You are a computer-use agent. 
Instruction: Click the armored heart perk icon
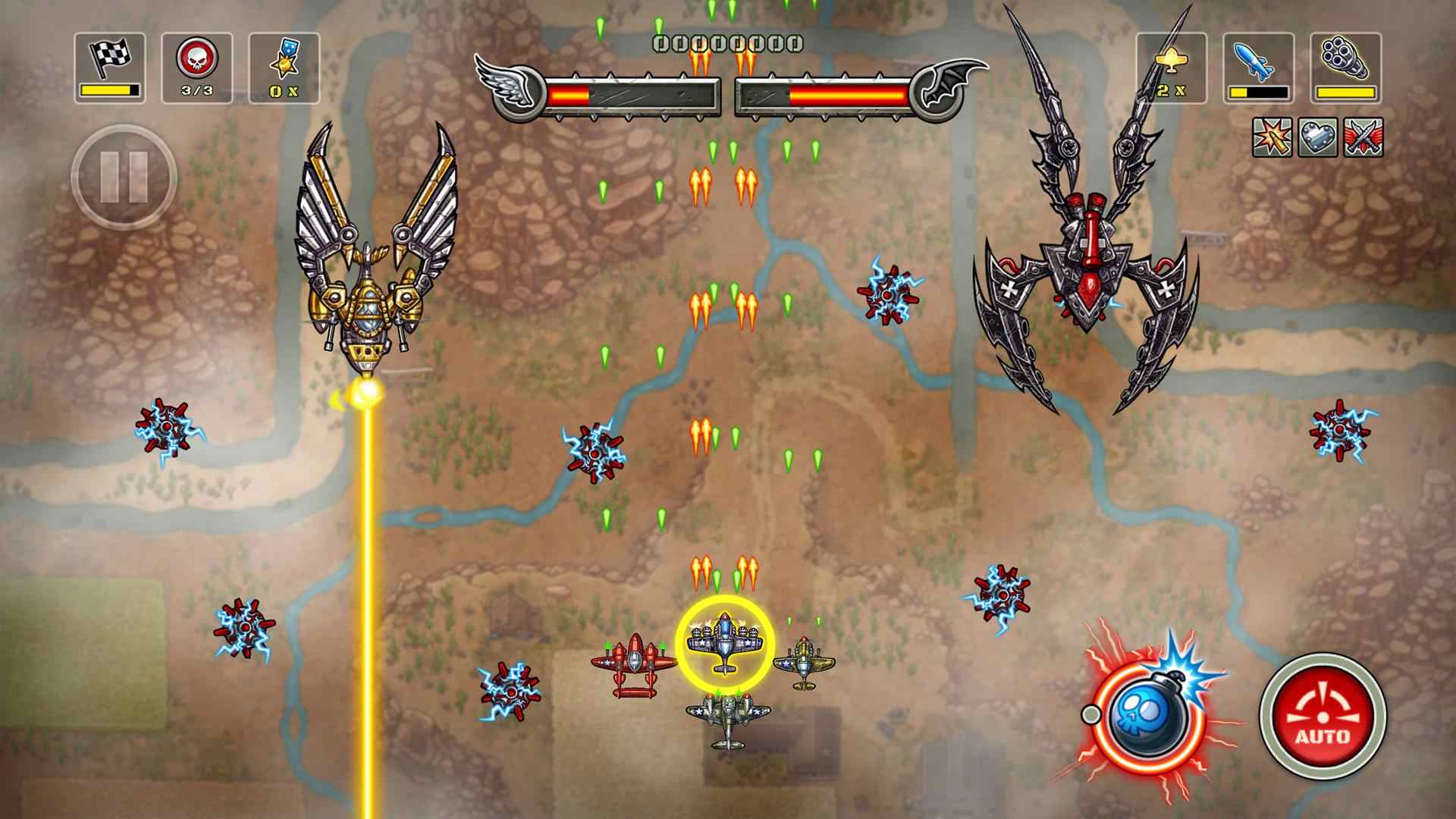pyautogui.click(x=1317, y=138)
